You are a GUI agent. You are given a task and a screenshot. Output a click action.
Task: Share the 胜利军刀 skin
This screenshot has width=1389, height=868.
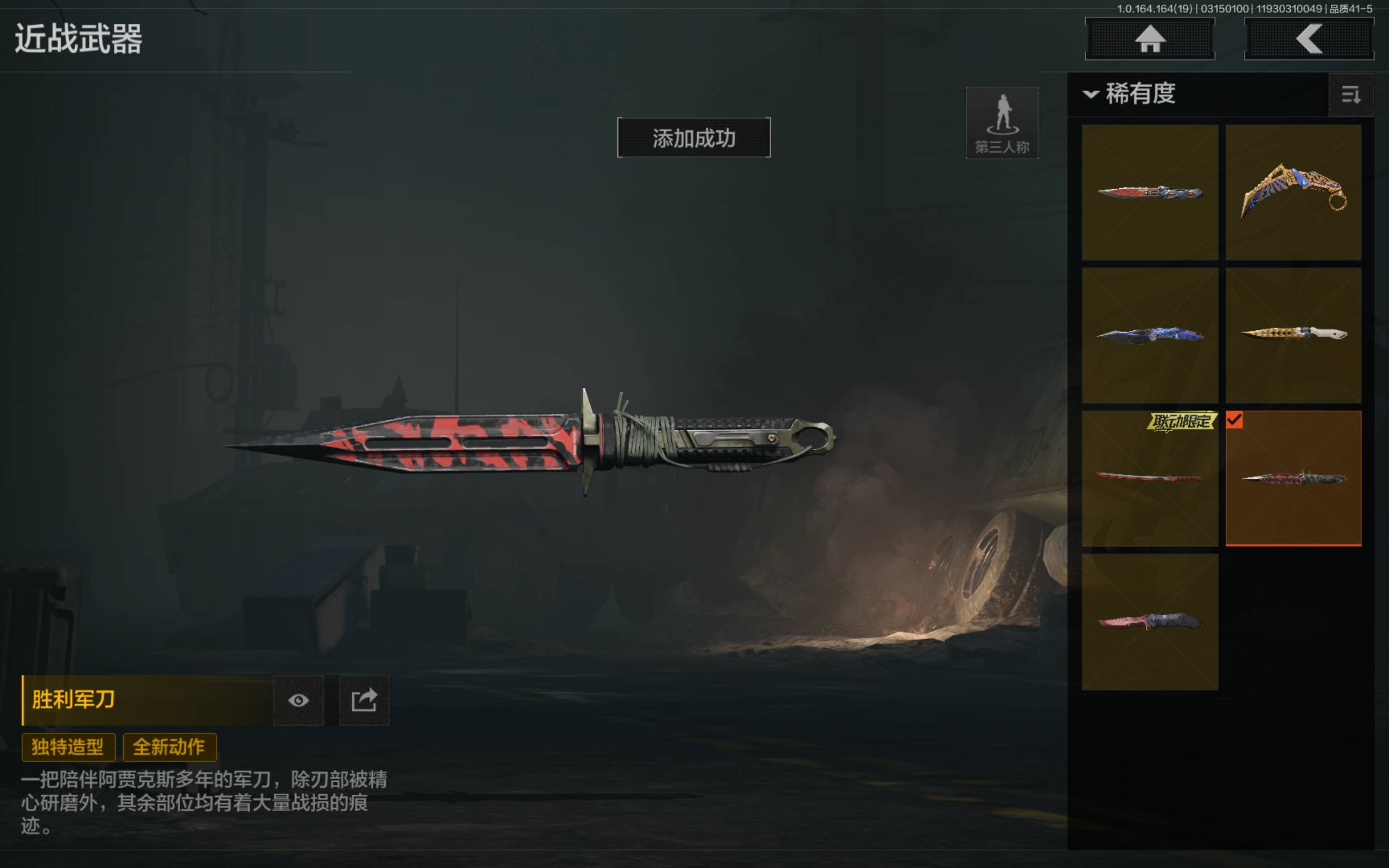click(364, 700)
